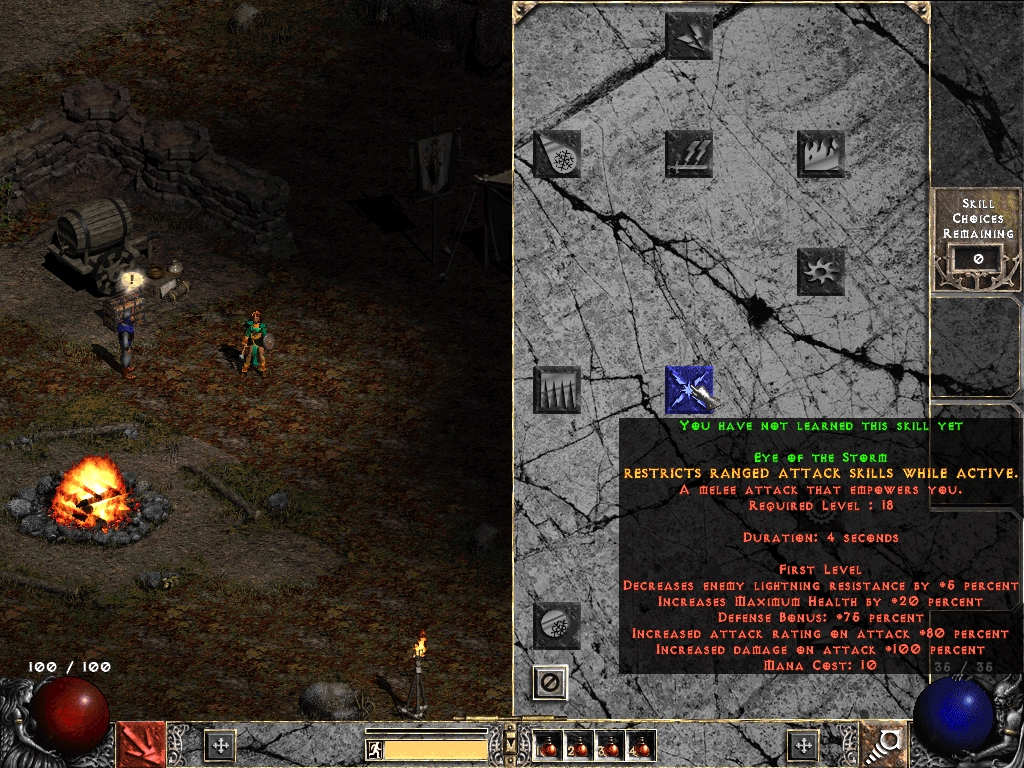Choose the round striped orb skill icon
Screen dimensions: 1024x768
point(557,626)
